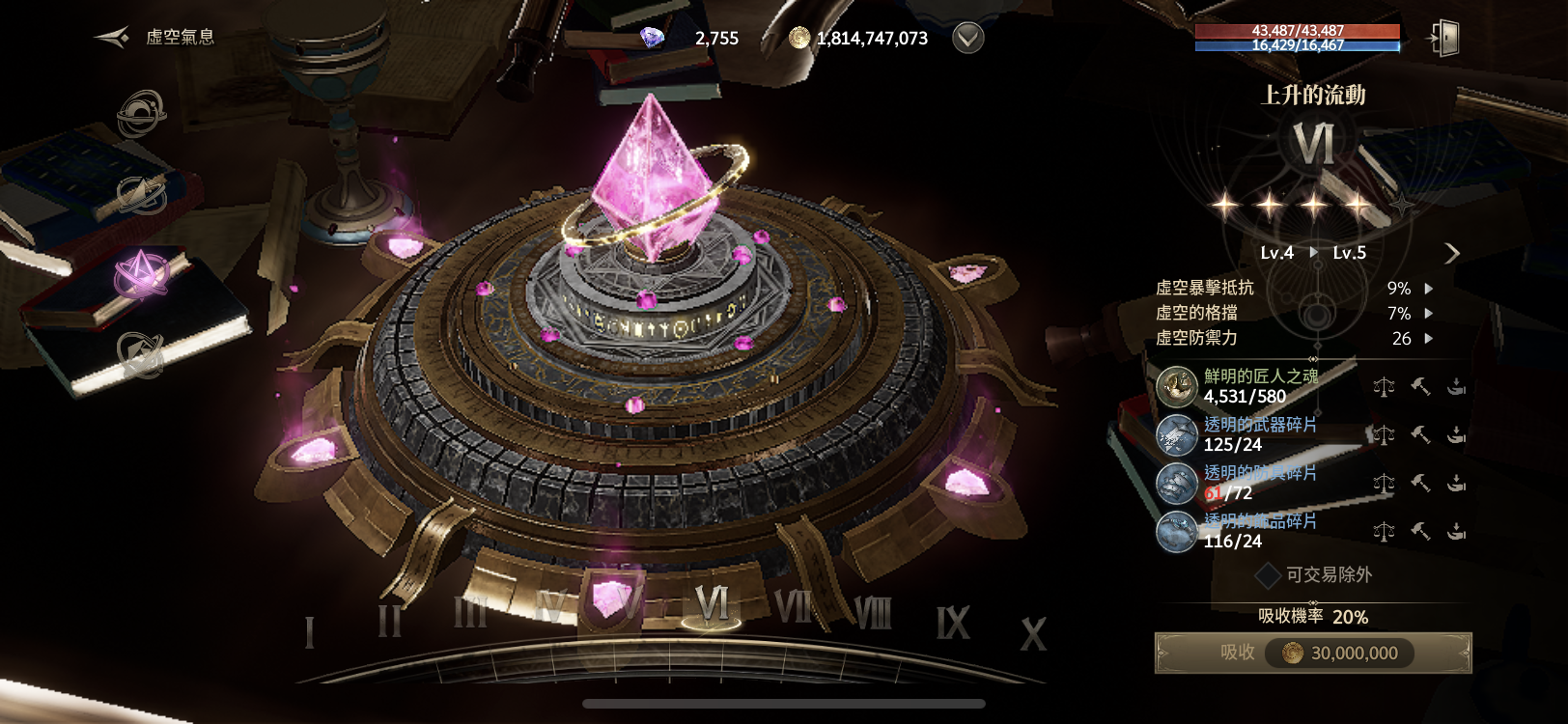
Task: Tap the diamond currency icon
Action: pos(653,38)
